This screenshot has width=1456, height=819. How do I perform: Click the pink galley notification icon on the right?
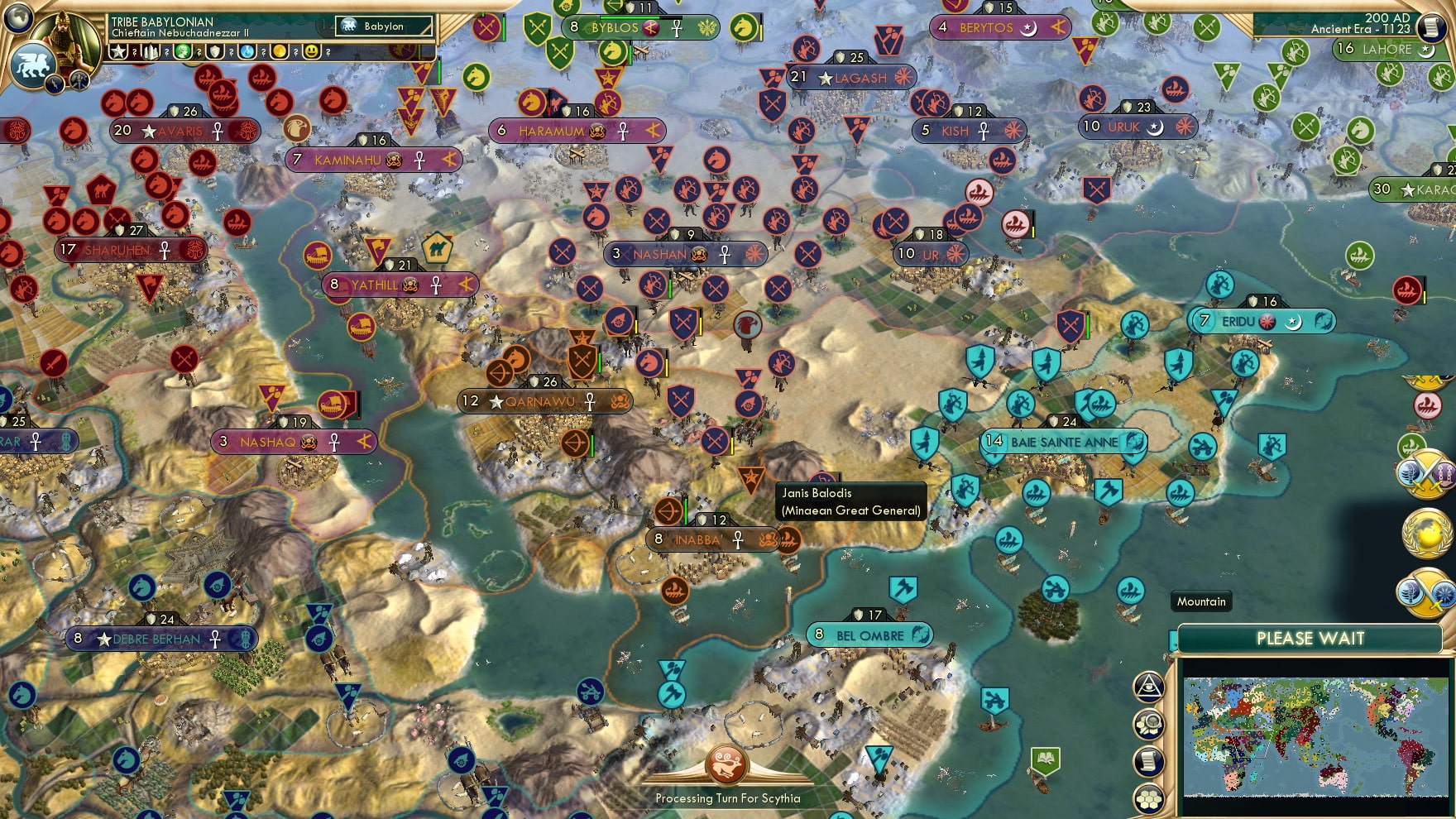pos(1427,405)
